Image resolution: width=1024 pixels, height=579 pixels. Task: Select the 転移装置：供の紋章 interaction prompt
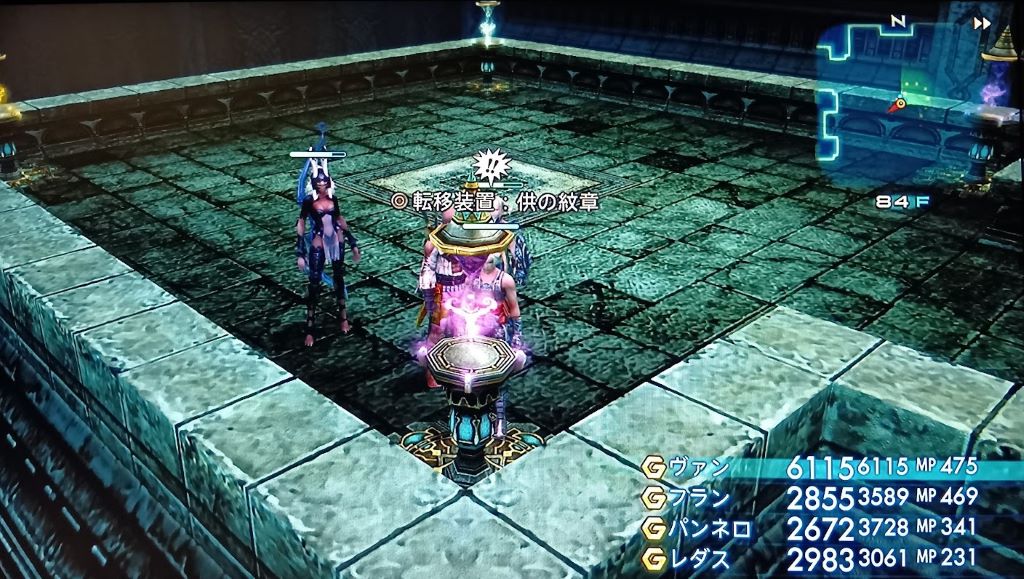500,201
